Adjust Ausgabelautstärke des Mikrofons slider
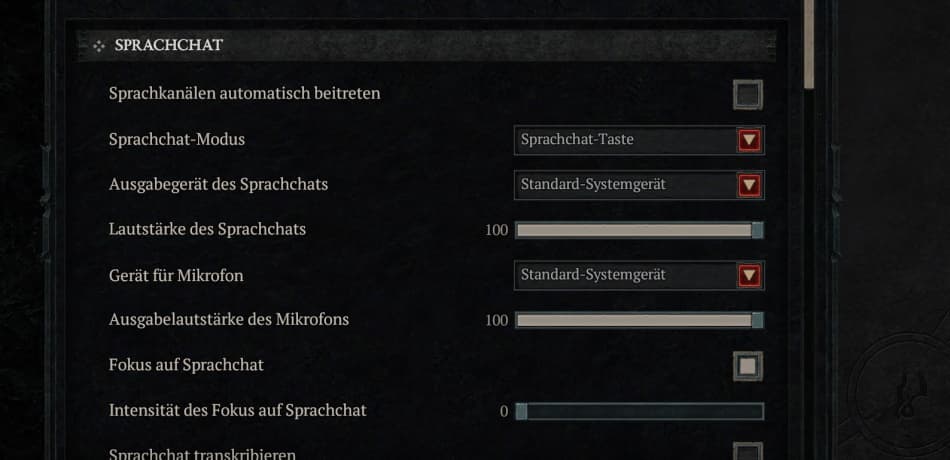This screenshot has height=460, width=950. [638, 321]
